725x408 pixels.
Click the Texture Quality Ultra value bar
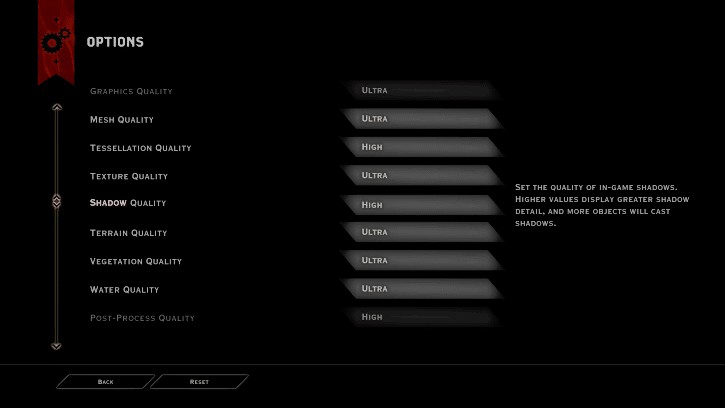coord(420,175)
